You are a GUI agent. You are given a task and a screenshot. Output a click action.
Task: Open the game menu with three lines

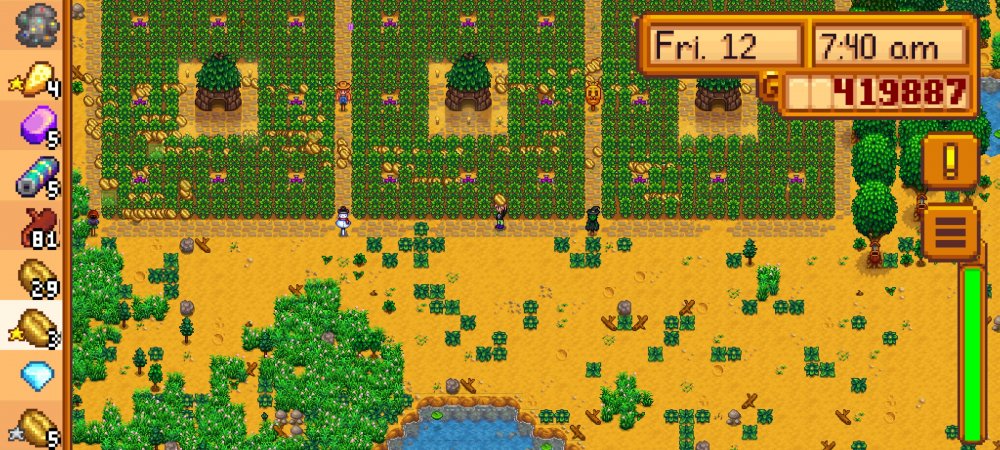pyautogui.click(x=949, y=231)
